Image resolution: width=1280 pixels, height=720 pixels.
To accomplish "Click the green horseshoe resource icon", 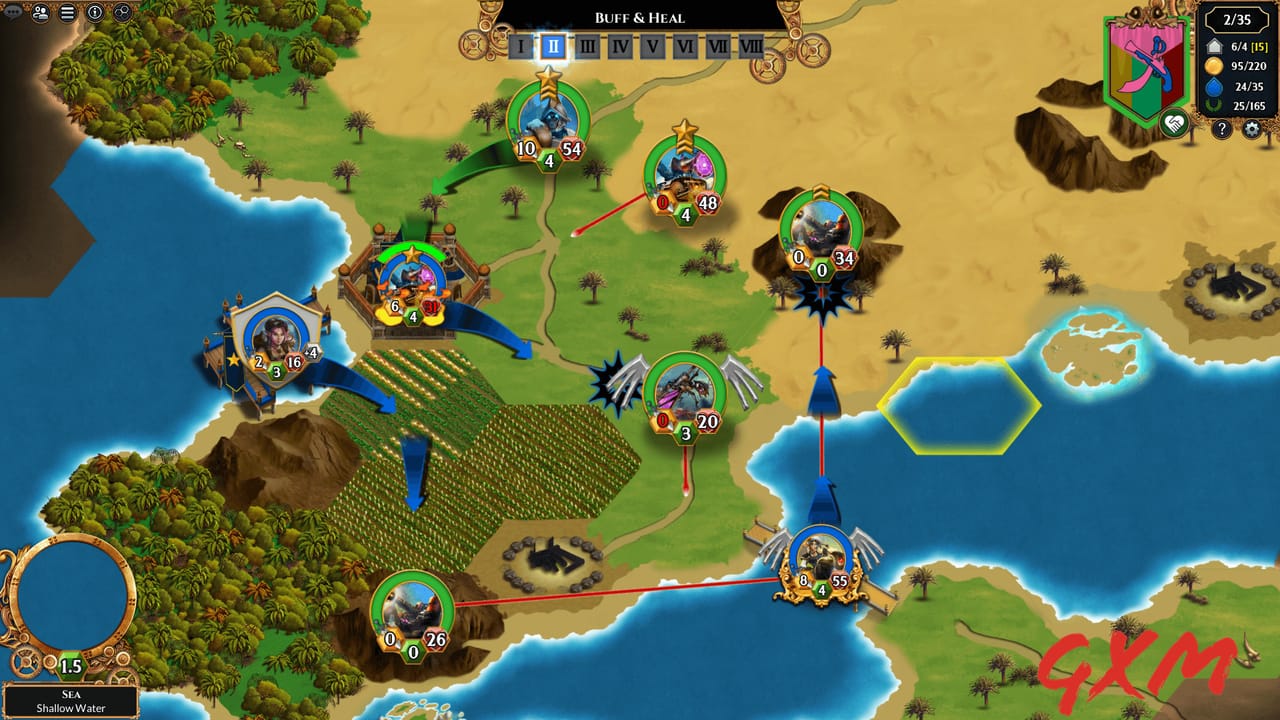I will coord(1213,103).
